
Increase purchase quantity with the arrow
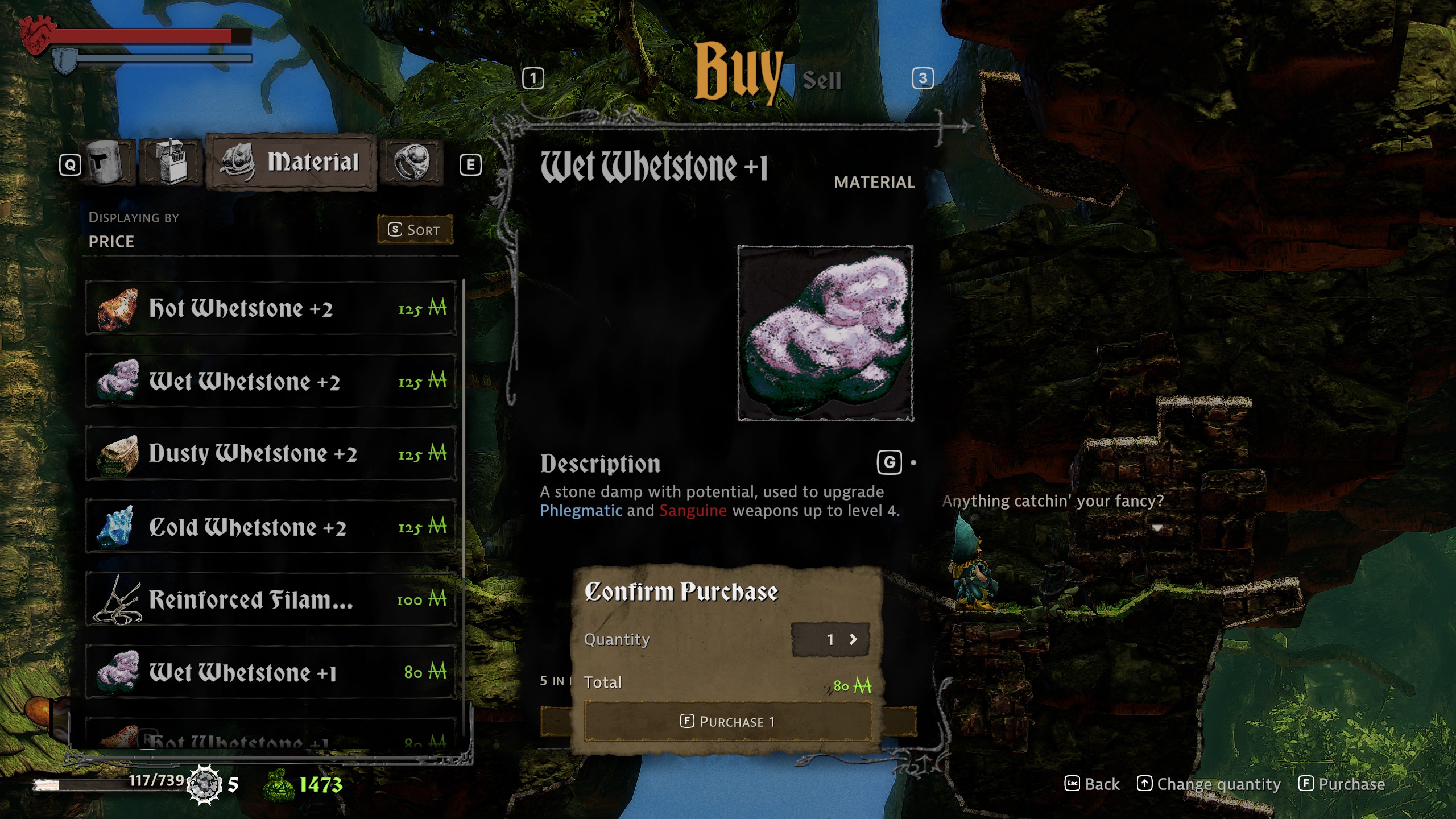853,639
